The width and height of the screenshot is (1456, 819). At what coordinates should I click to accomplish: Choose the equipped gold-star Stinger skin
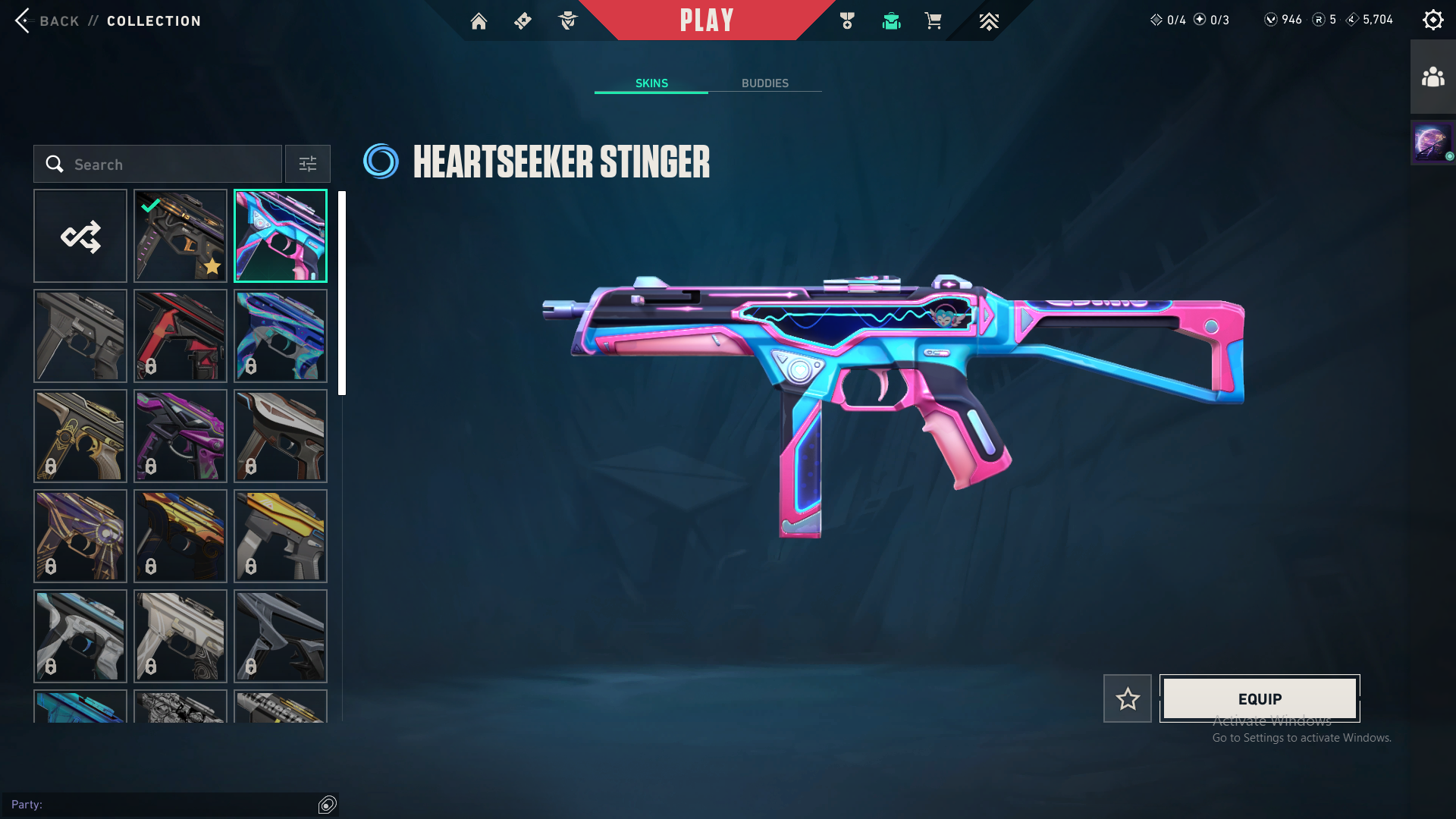click(x=180, y=236)
